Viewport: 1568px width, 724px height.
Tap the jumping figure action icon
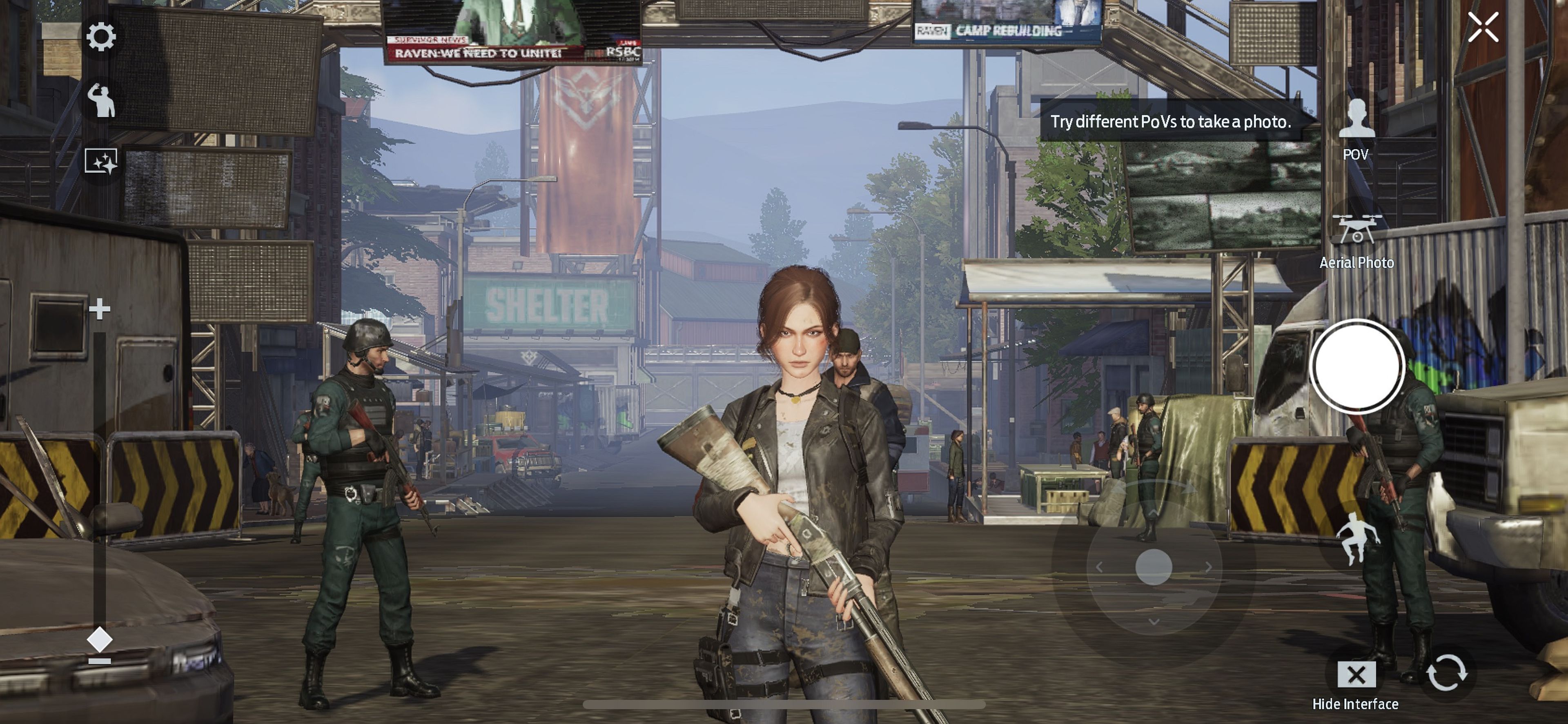click(x=1357, y=538)
